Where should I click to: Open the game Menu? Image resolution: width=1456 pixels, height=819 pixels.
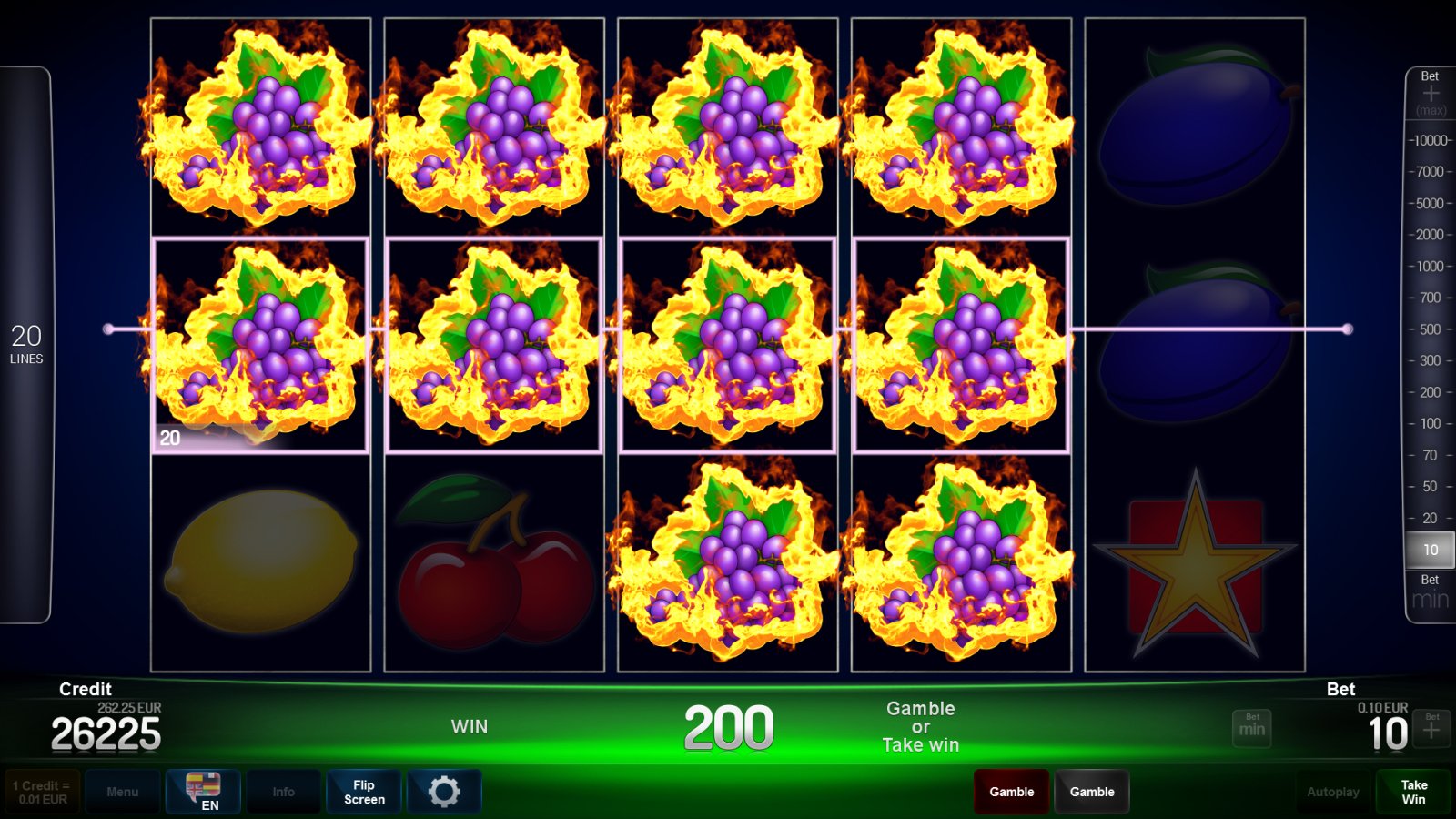pos(123,791)
